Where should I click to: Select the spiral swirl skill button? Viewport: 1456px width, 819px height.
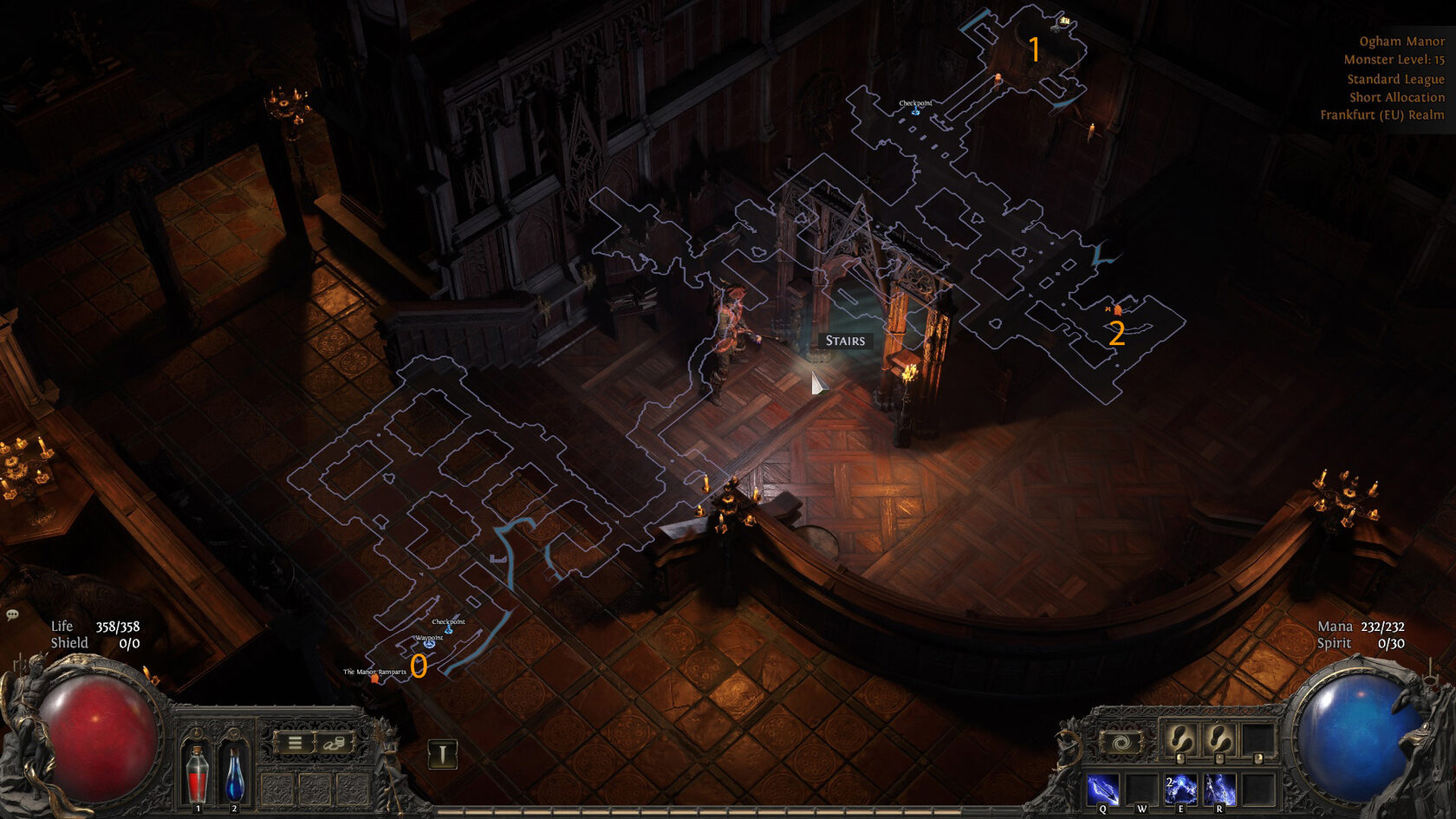click(x=1121, y=743)
